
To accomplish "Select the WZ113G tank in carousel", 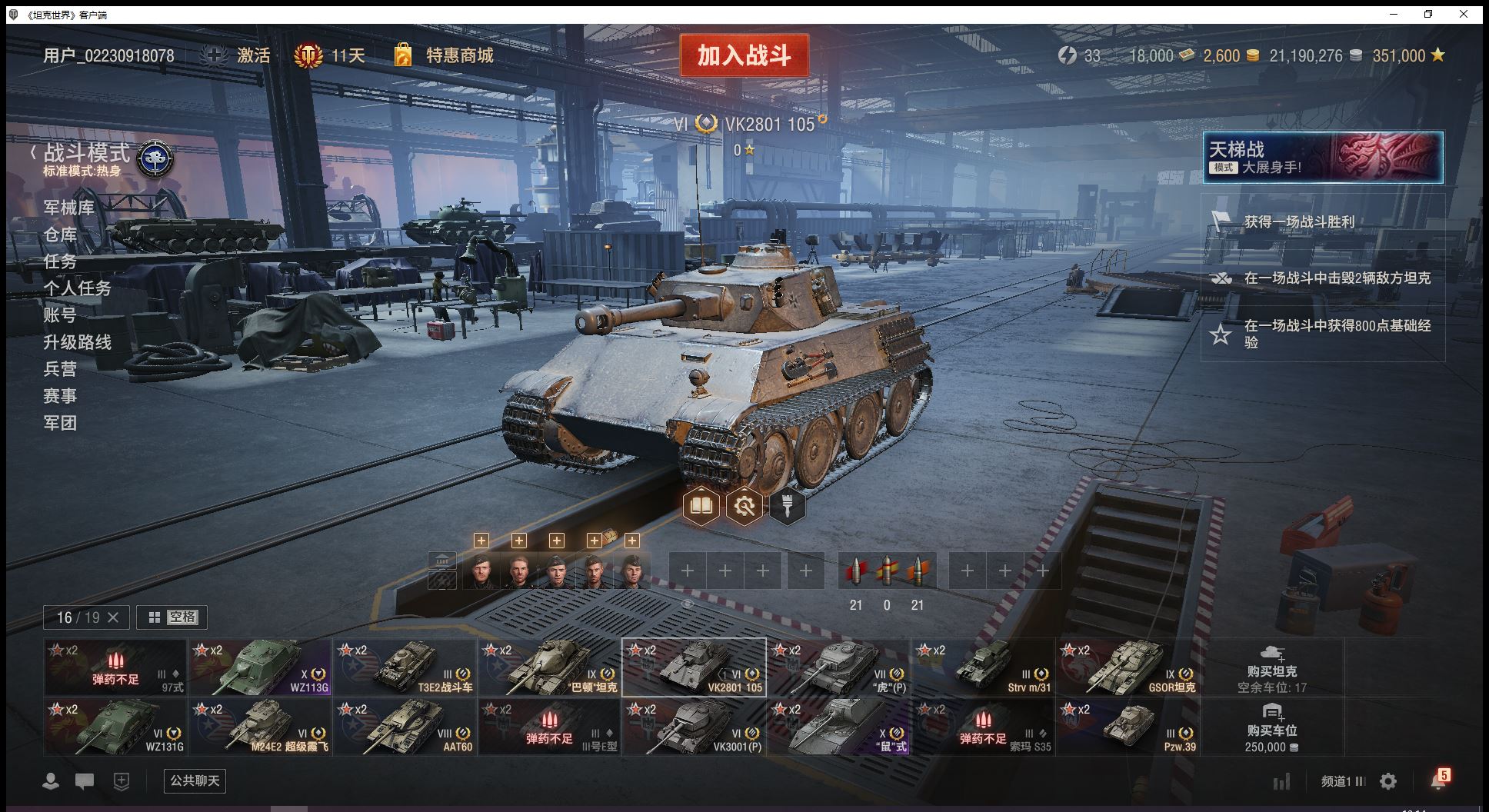I will [x=260, y=667].
